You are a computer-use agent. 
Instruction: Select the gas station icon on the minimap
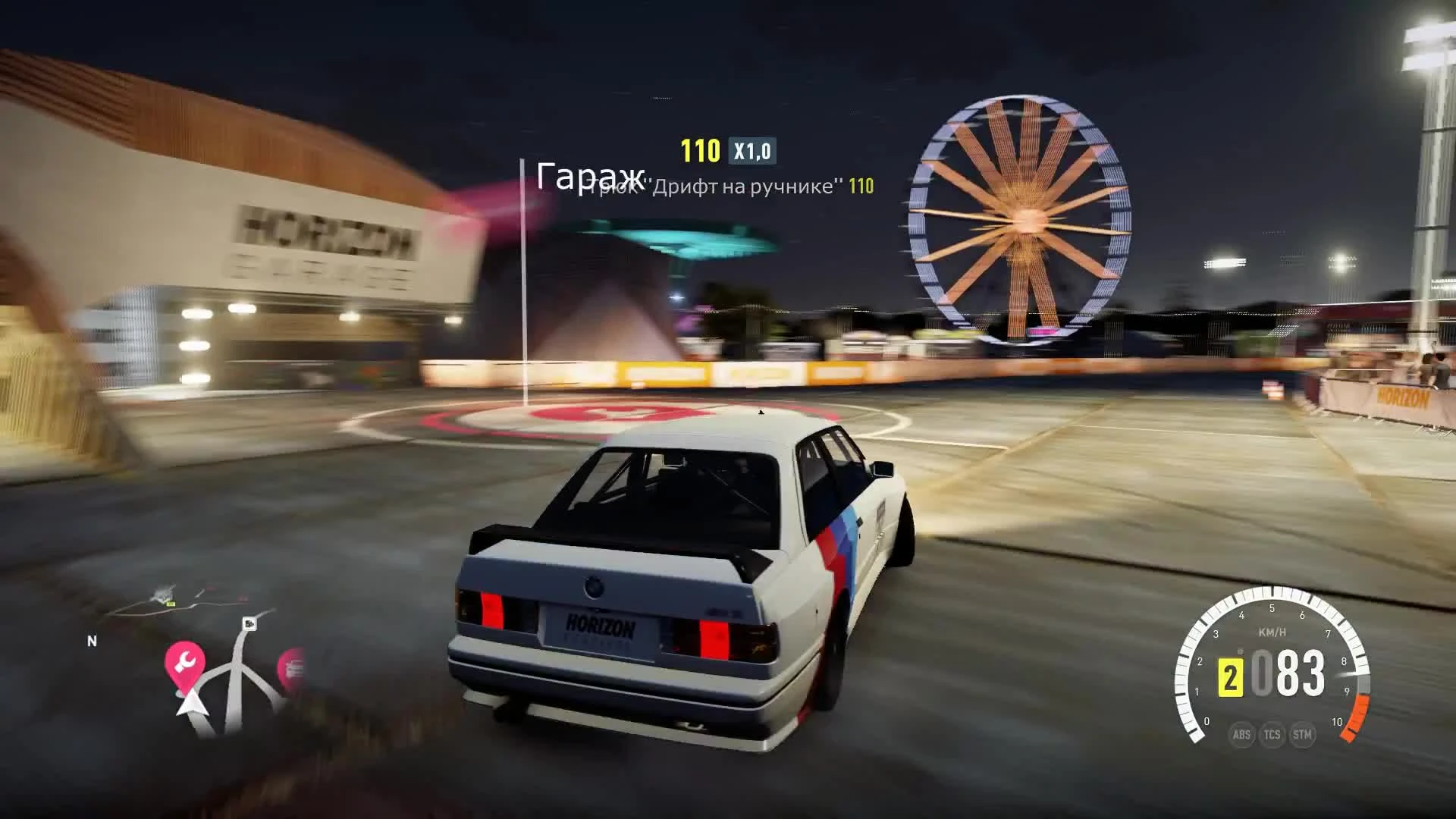point(249,623)
